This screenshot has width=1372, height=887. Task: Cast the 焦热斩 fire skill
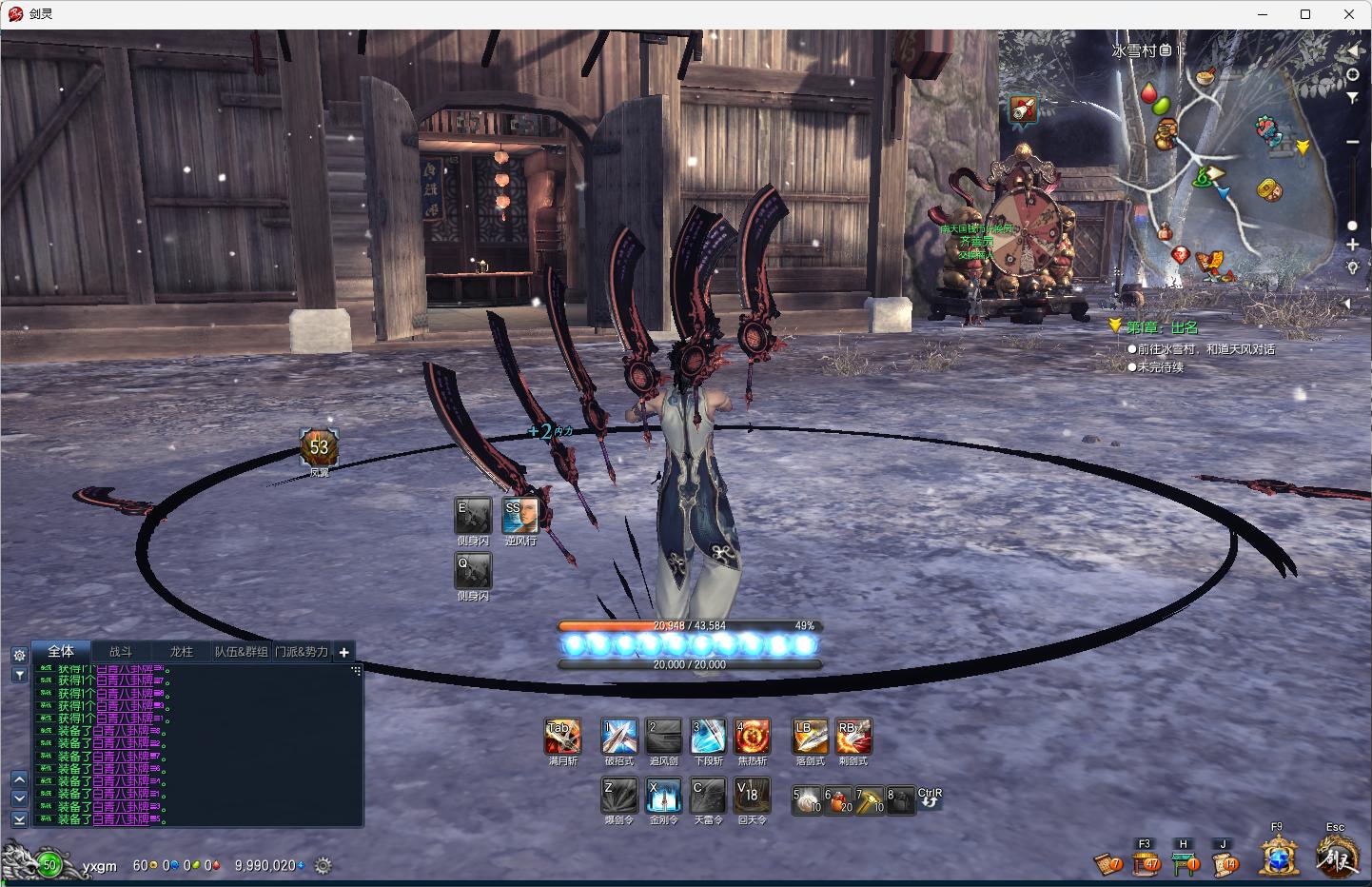pos(752,737)
